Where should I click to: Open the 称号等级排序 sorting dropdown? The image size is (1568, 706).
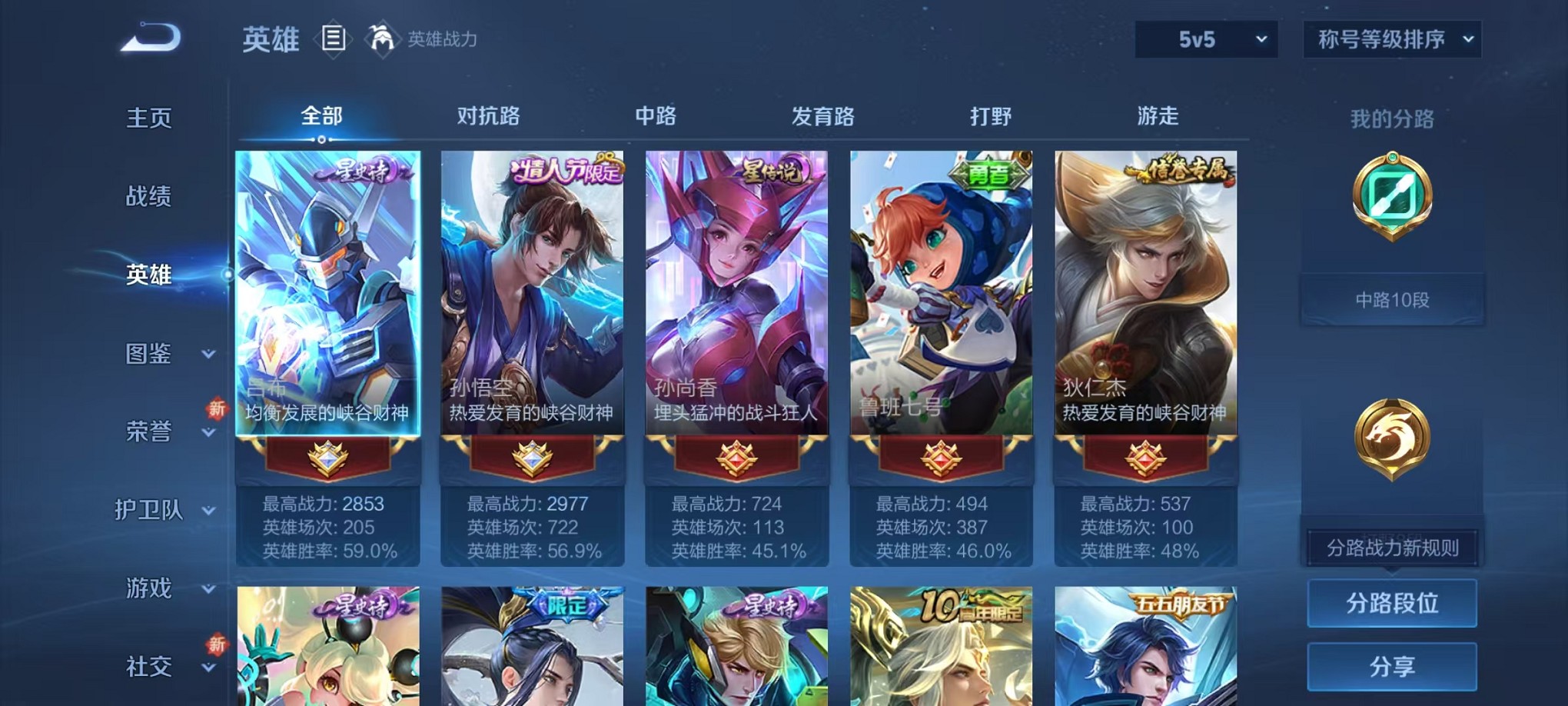click(1391, 37)
